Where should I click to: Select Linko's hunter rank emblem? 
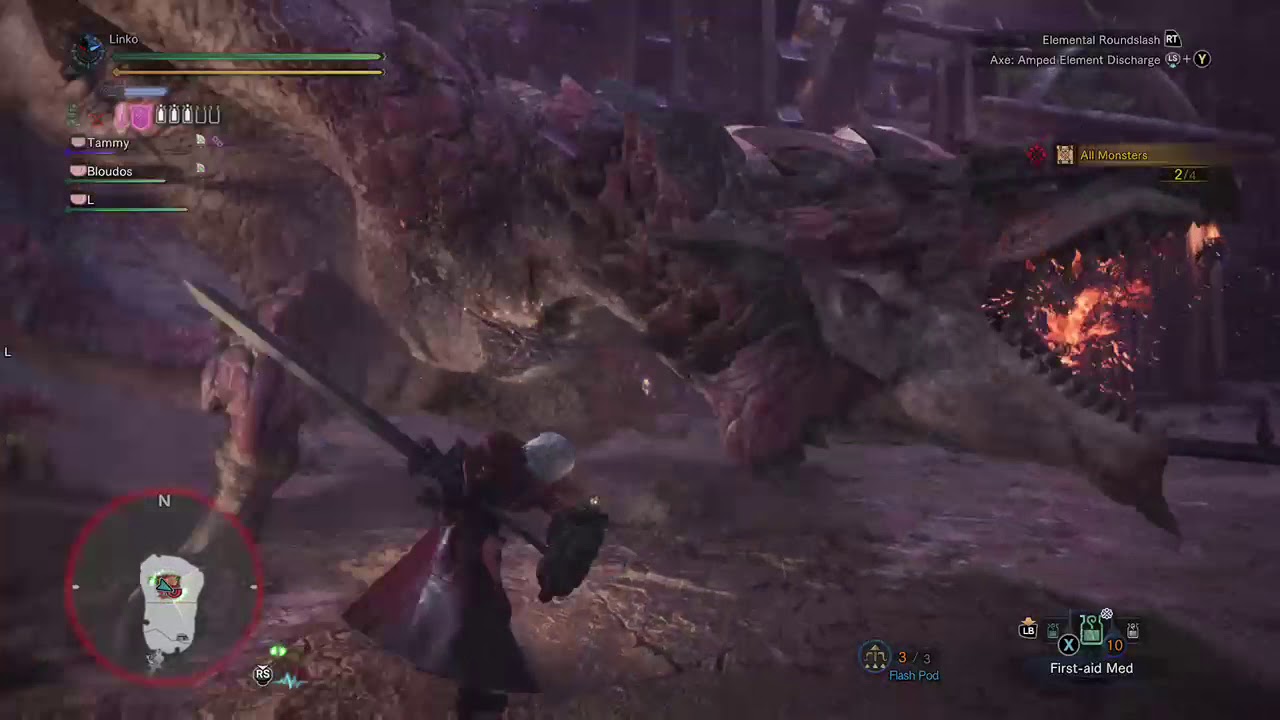(x=88, y=52)
